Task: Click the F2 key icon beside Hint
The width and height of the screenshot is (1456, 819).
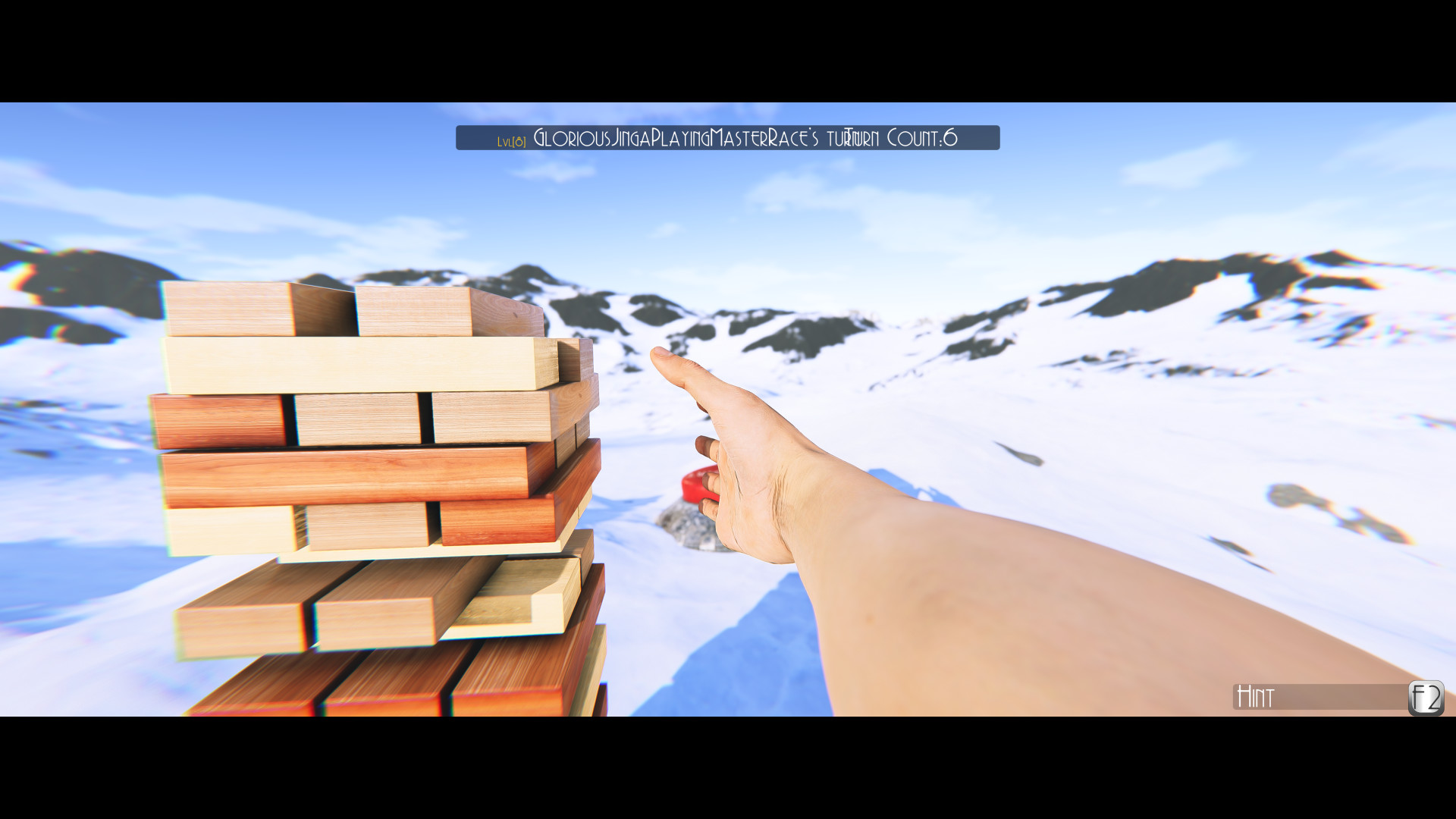Action: 1426,698
